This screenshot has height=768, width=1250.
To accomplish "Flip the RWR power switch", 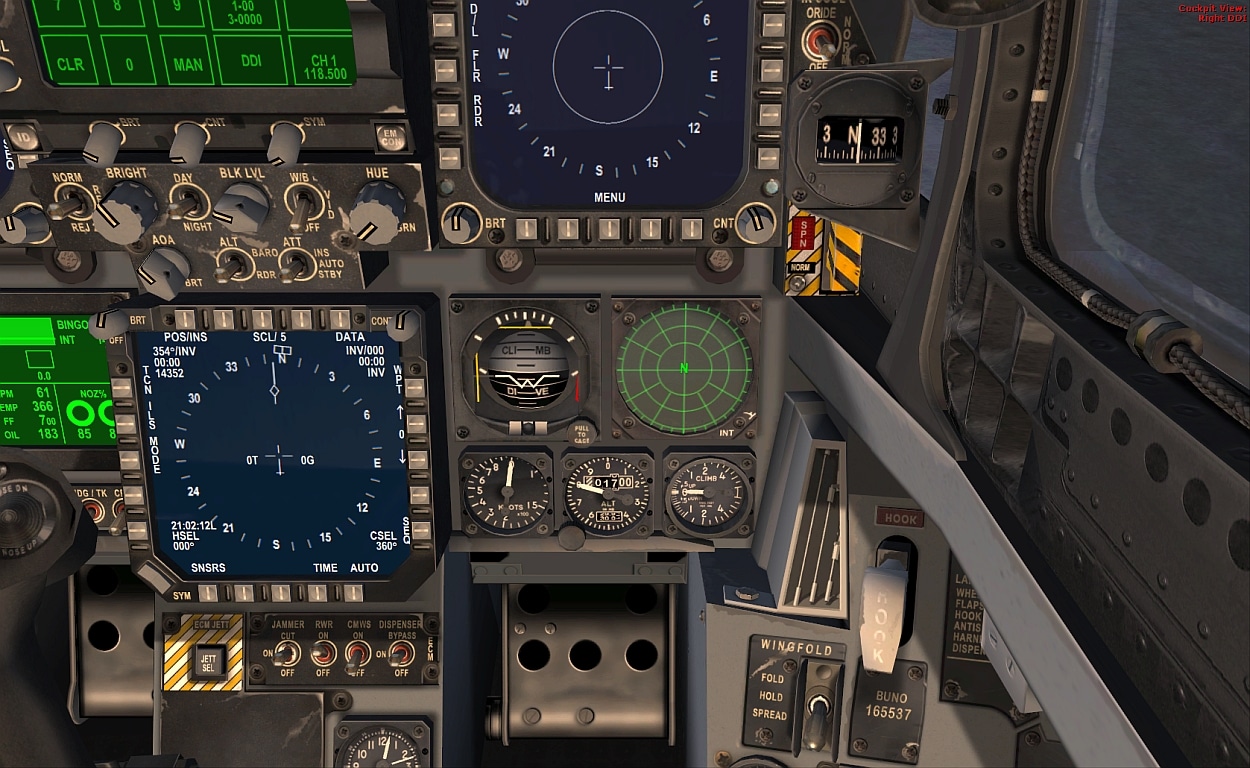I will (322, 654).
